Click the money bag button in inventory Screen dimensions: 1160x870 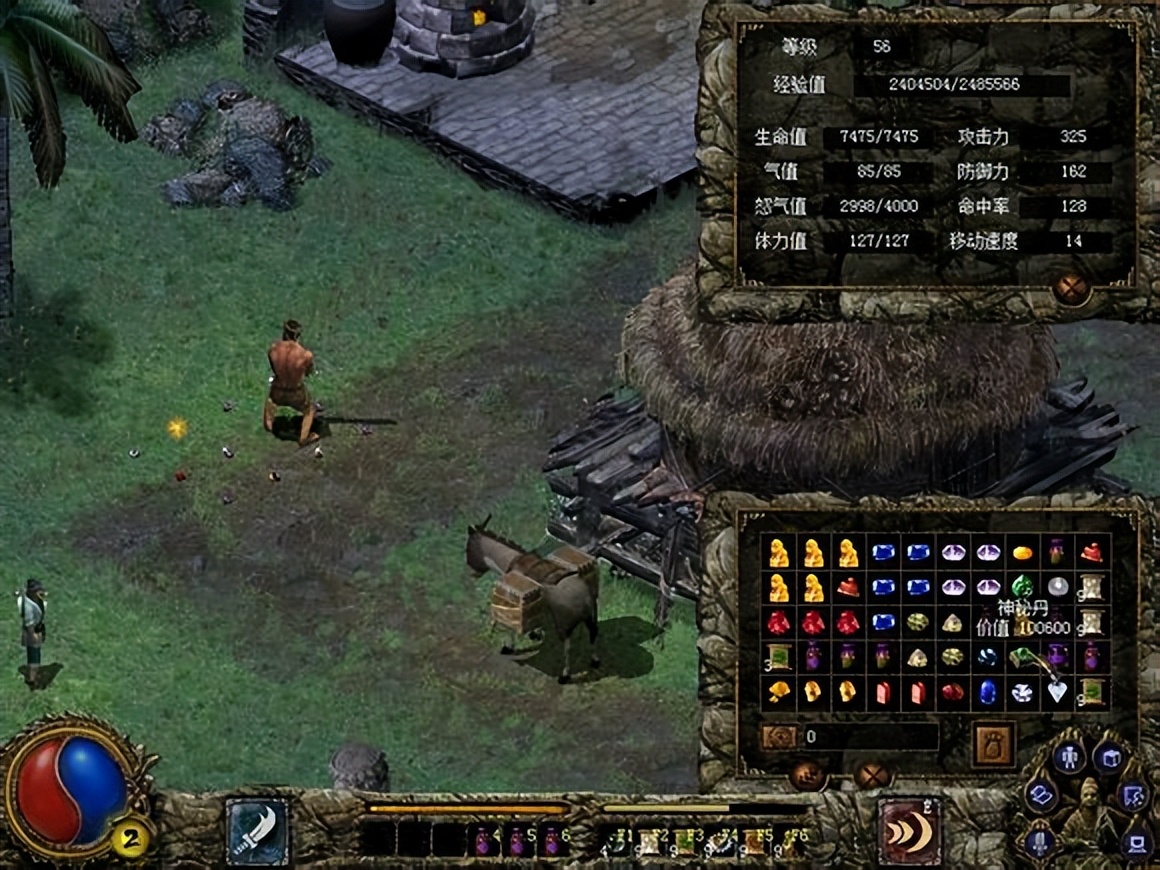[x=994, y=744]
